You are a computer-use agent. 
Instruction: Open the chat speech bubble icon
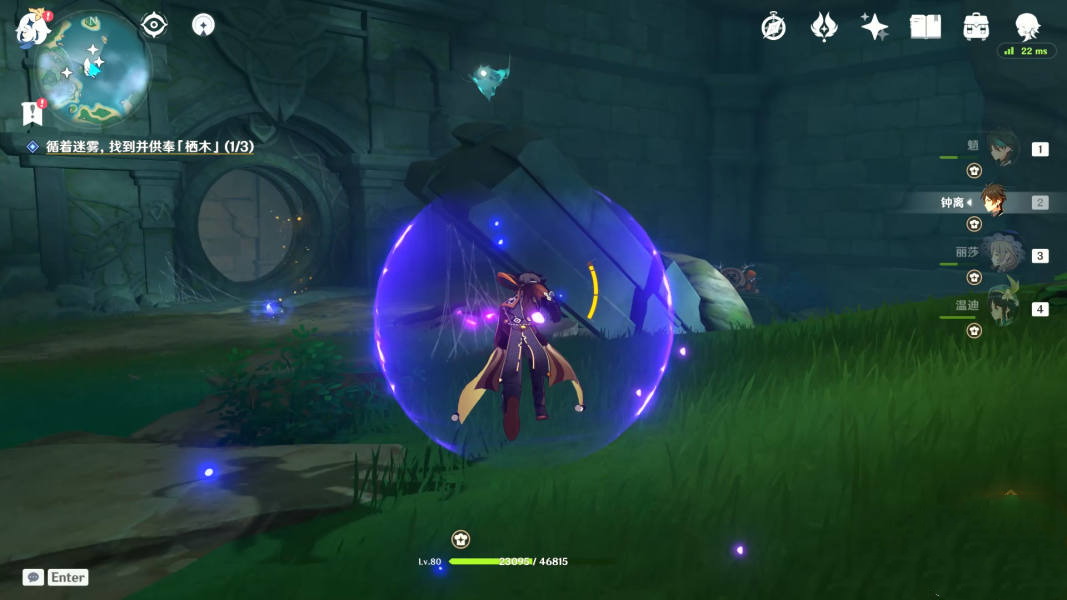coord(33,577)
